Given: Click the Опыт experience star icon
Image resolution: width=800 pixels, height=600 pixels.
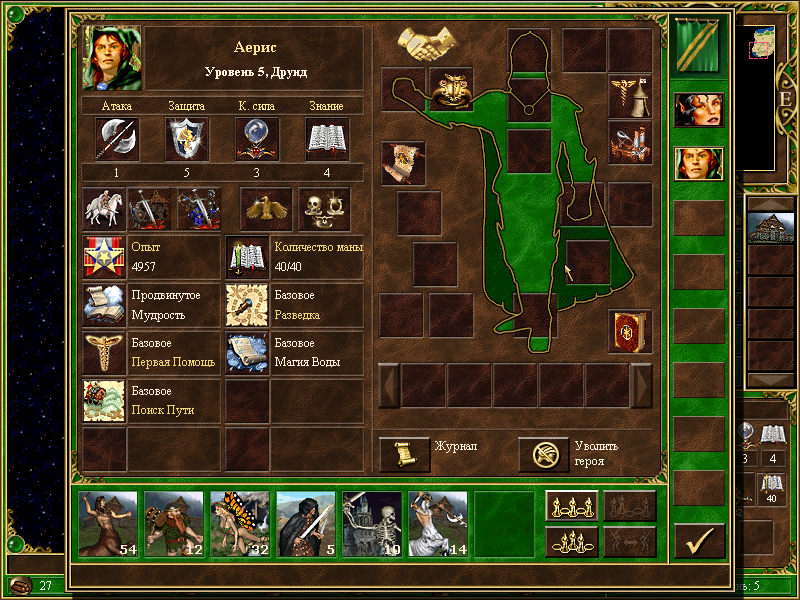Looking at the screenshot, I should (x=104, y=257).
